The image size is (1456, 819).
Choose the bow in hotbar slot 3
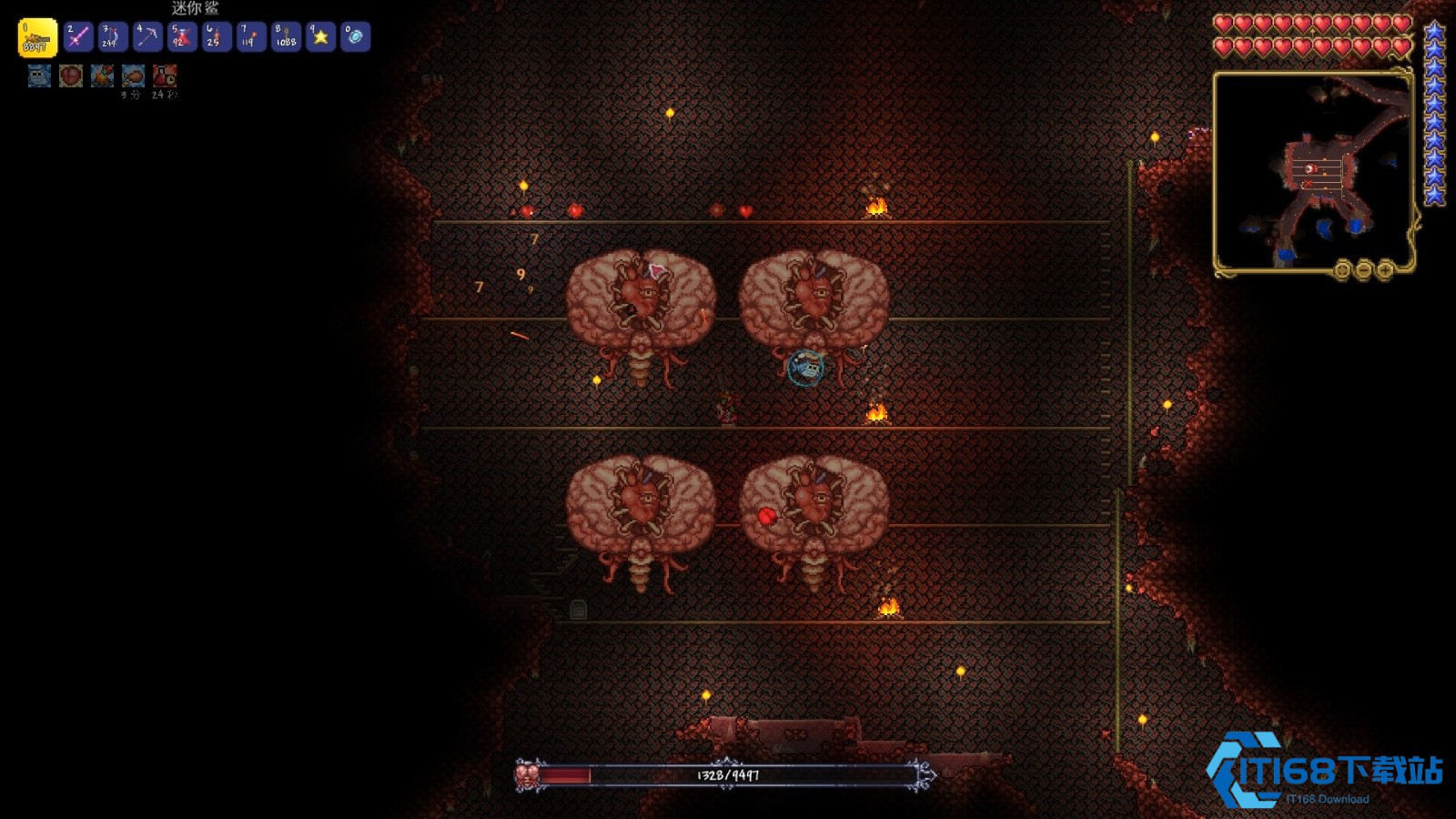tap(113, 37)
